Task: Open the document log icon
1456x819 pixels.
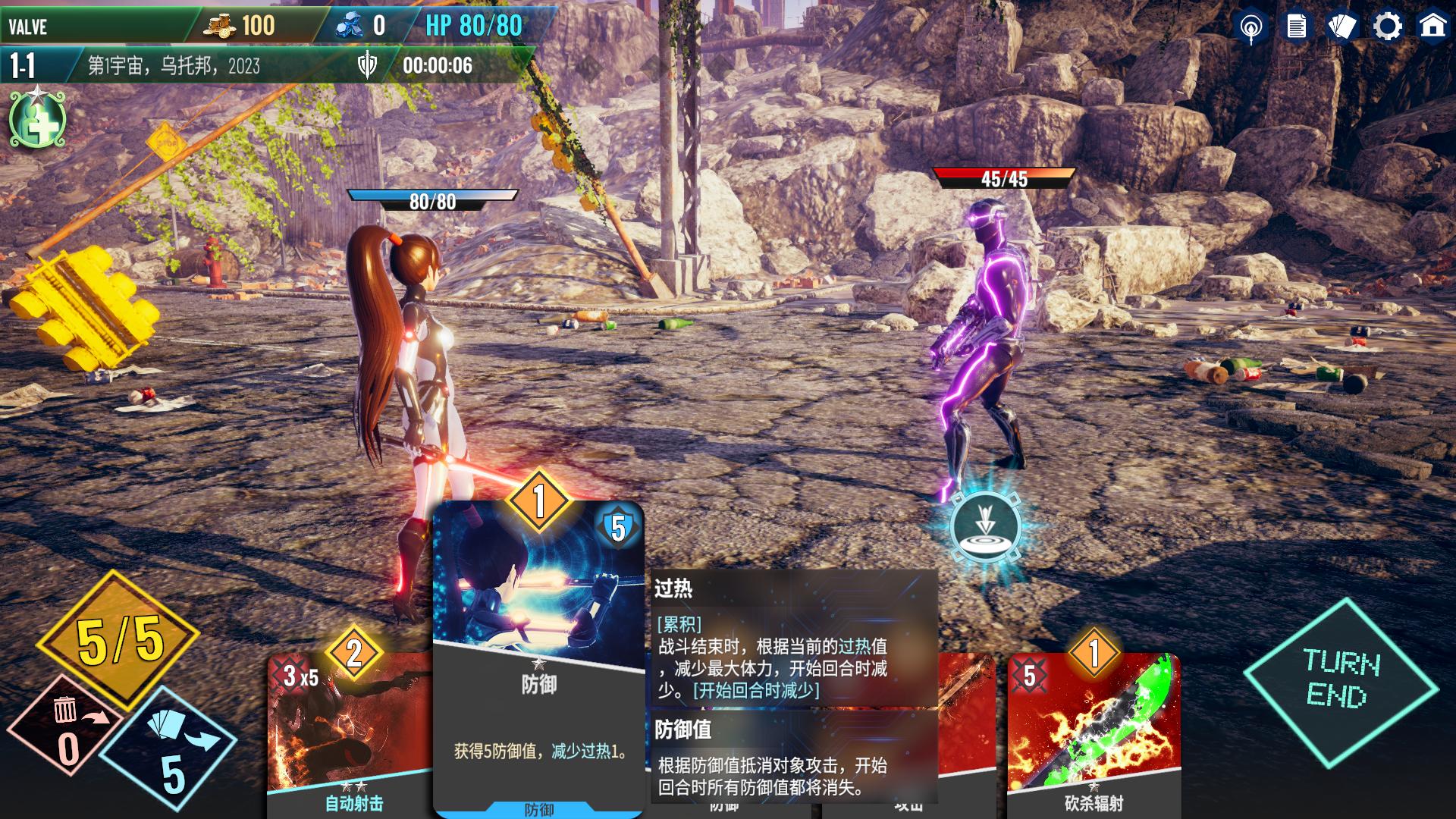Action: (1296, 27)
